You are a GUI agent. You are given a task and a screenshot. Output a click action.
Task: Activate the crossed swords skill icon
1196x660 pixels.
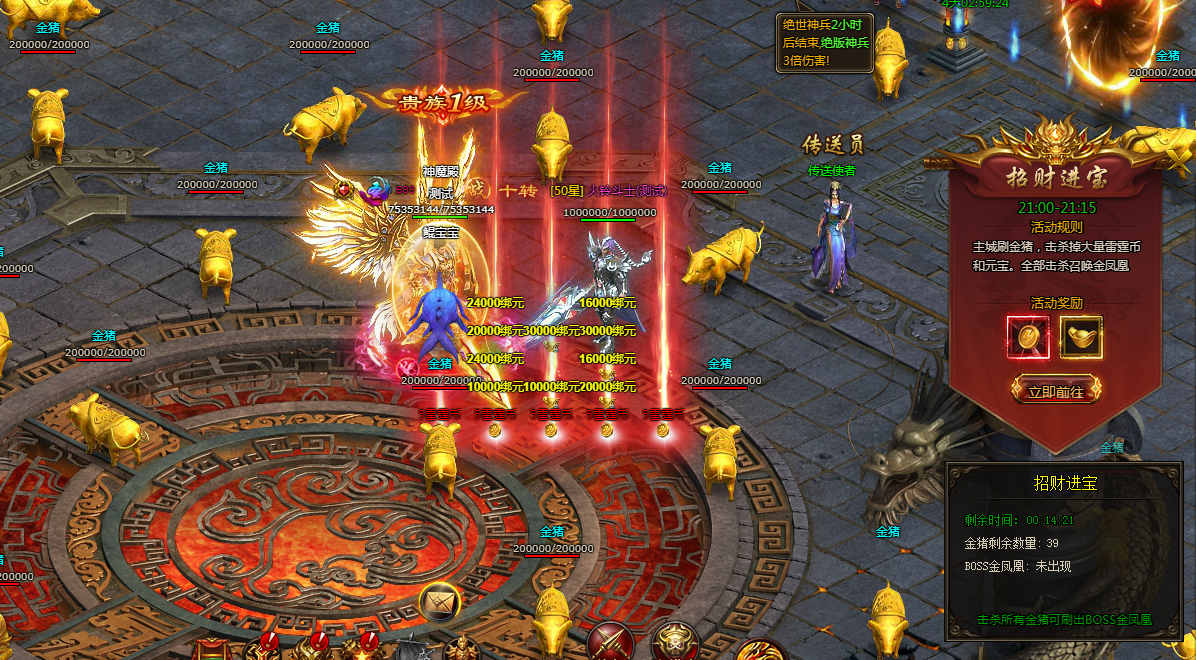610,641
